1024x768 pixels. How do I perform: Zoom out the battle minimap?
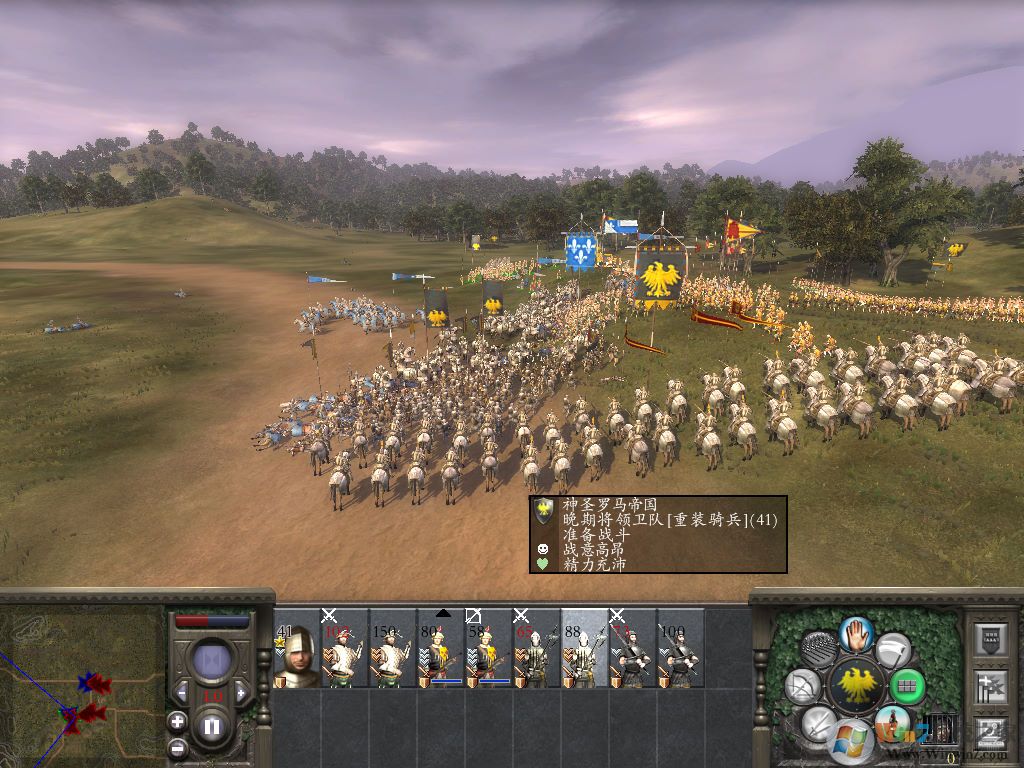coord(177,746)
